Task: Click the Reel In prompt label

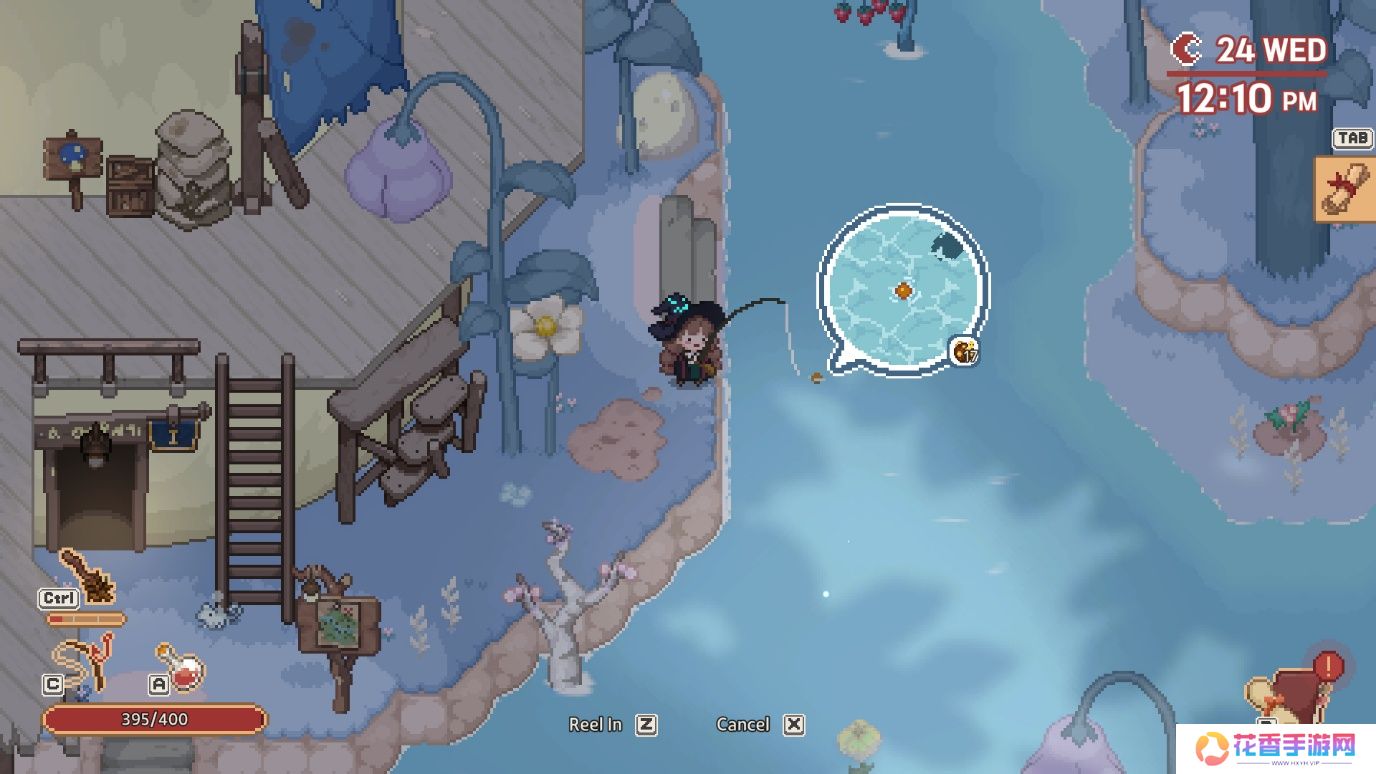Action: click(x=595, y=725)
